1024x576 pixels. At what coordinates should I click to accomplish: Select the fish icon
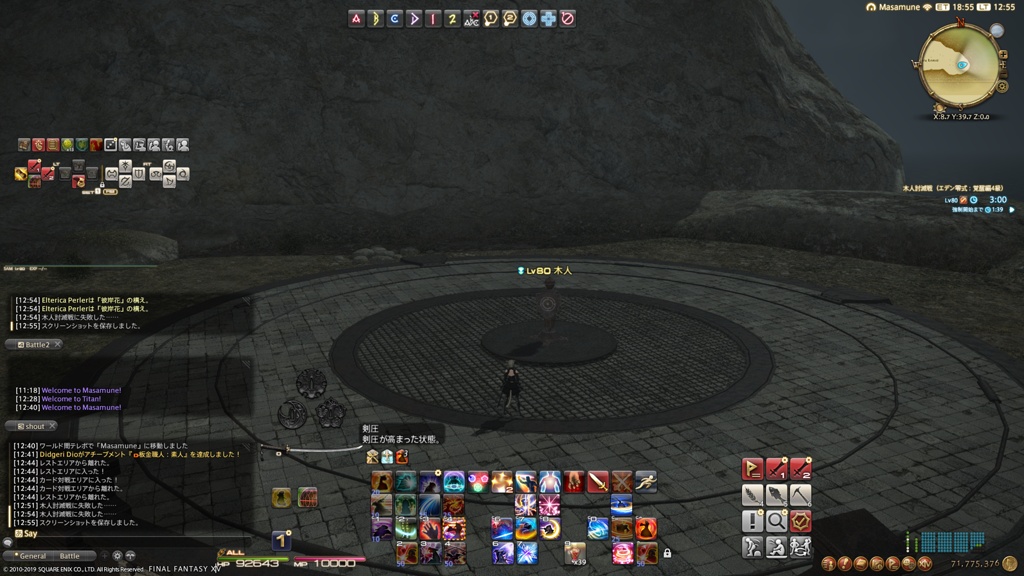click(x=776, y=495)
